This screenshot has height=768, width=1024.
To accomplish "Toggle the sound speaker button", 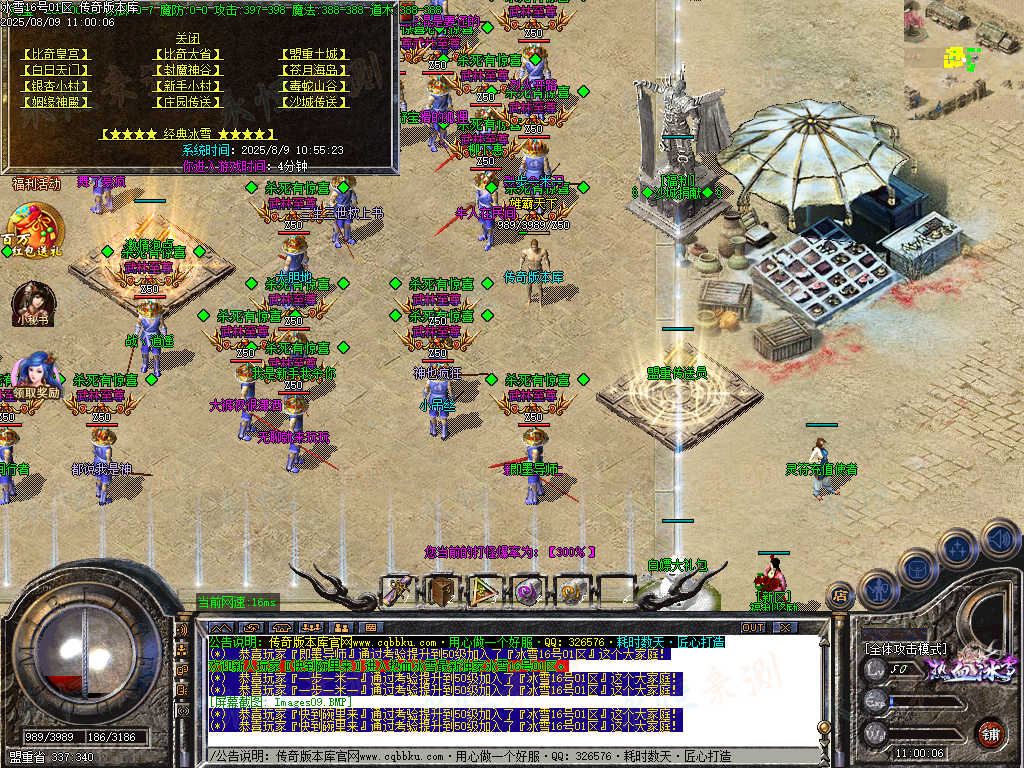I will (999, 539).
